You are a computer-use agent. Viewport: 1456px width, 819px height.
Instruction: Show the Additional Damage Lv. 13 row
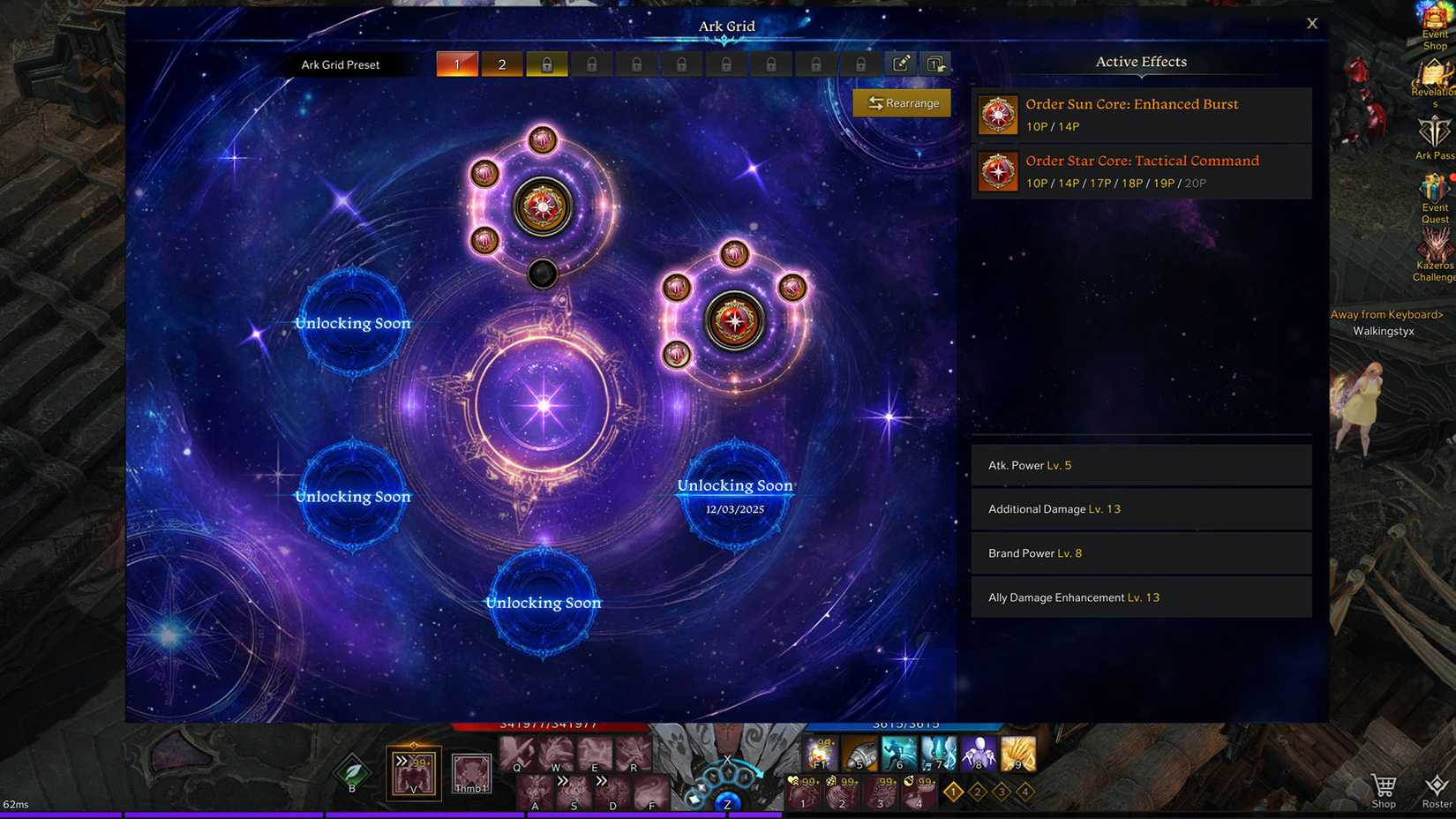(1141, 509)
